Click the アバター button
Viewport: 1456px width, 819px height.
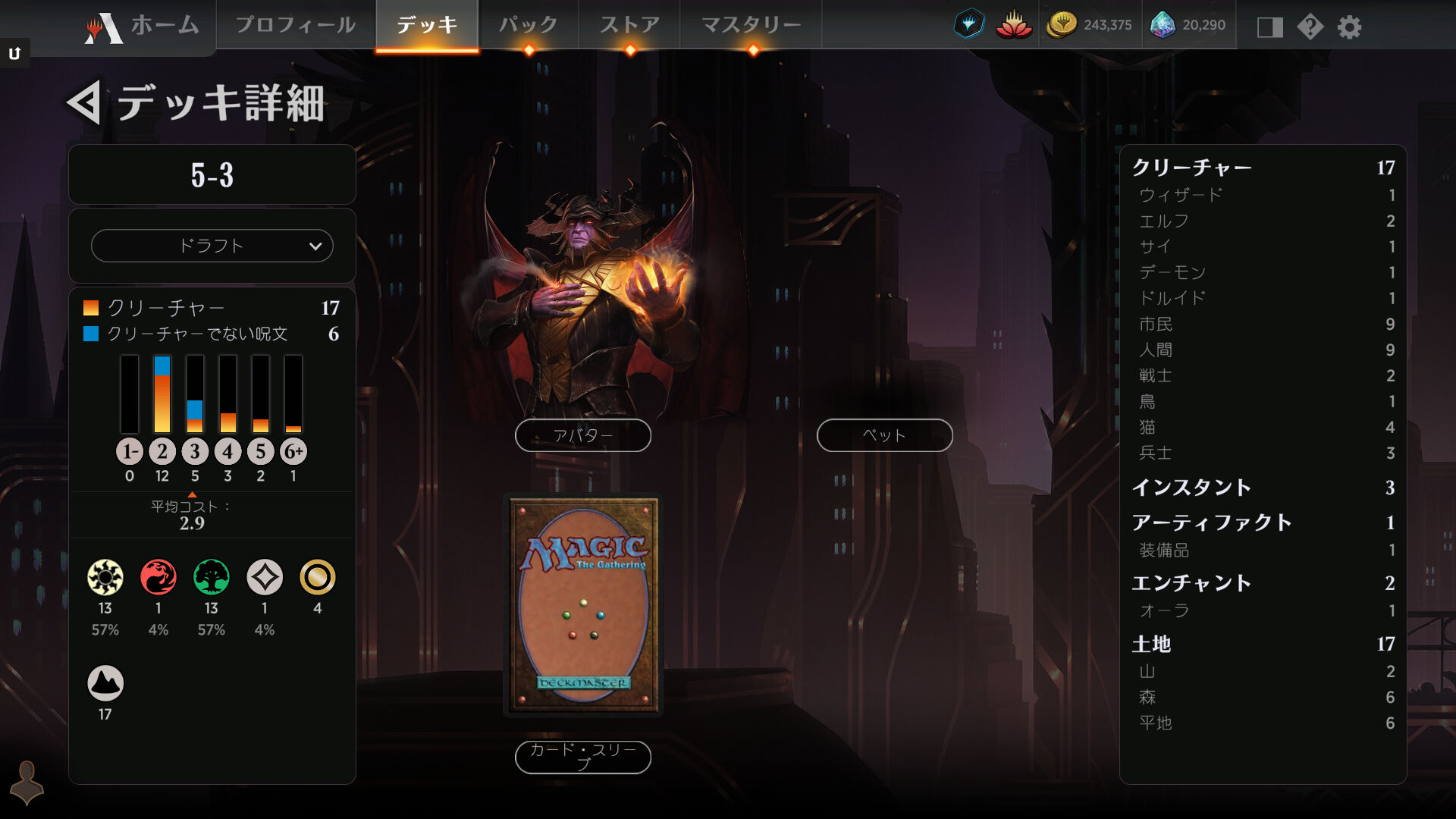point(582,435)
